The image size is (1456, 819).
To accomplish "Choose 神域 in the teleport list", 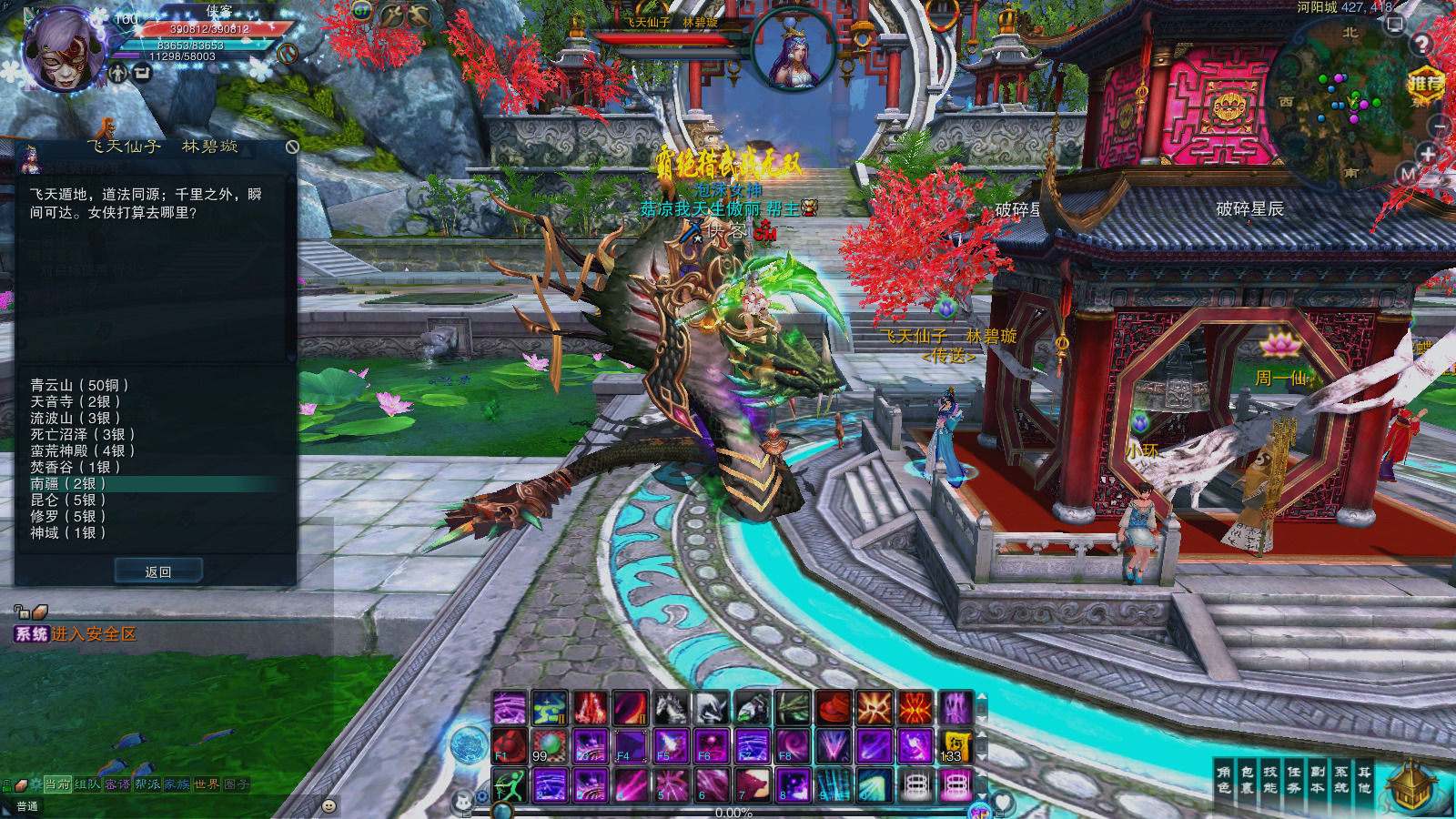I will click(x=67, y=533).
